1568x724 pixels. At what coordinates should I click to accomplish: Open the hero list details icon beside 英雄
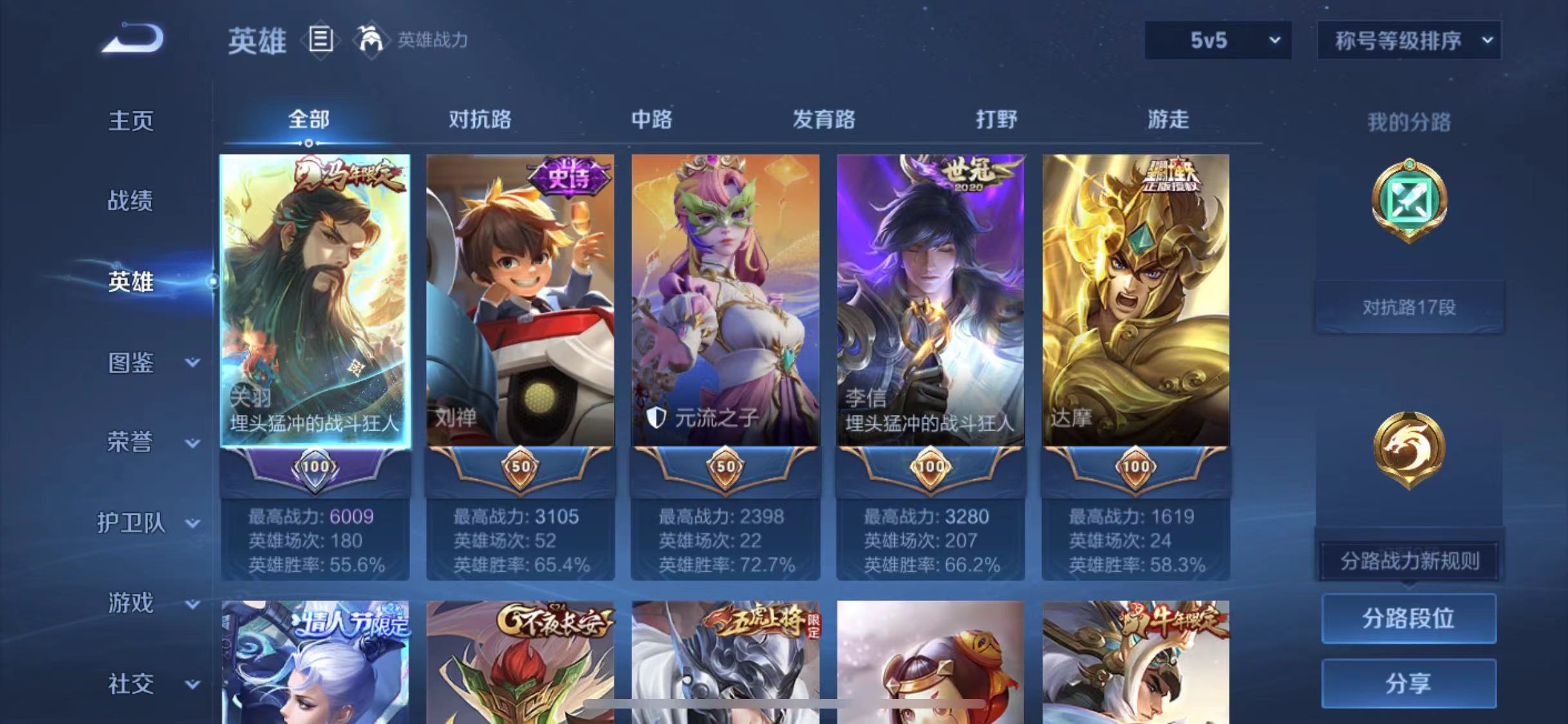[x=321, y=41]
